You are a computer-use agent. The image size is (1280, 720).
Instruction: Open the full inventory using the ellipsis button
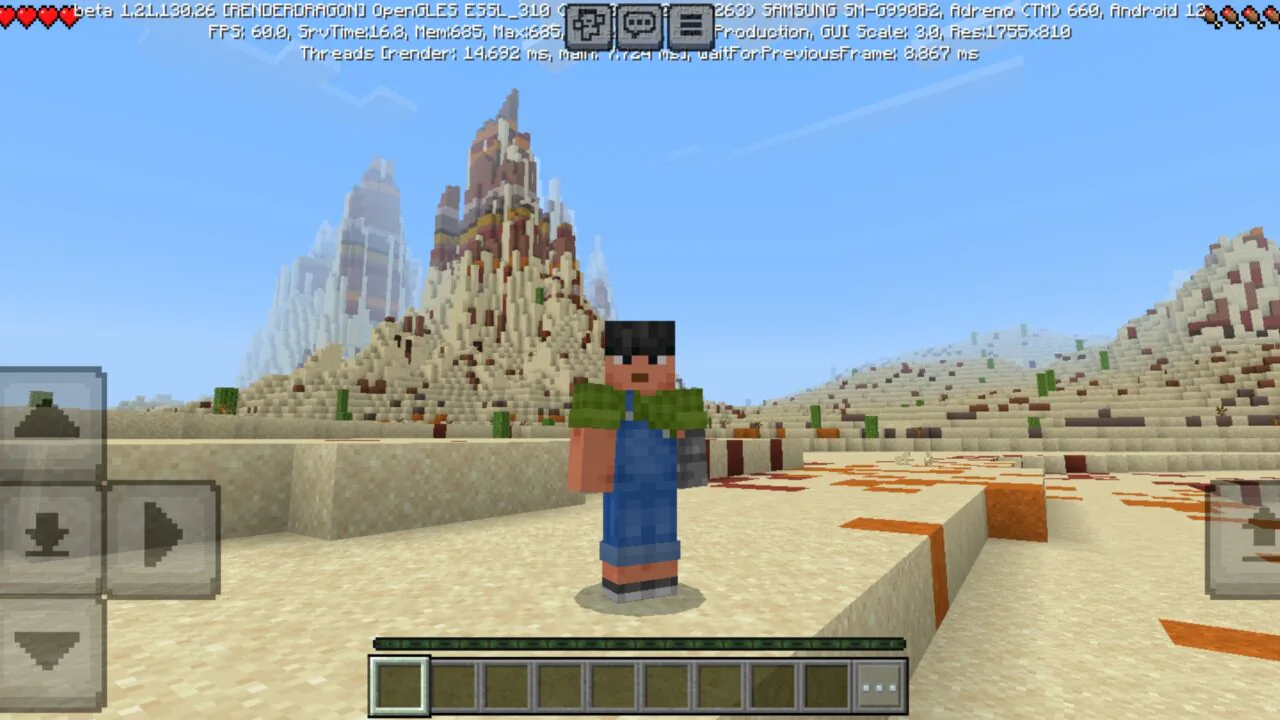(878, 686)
